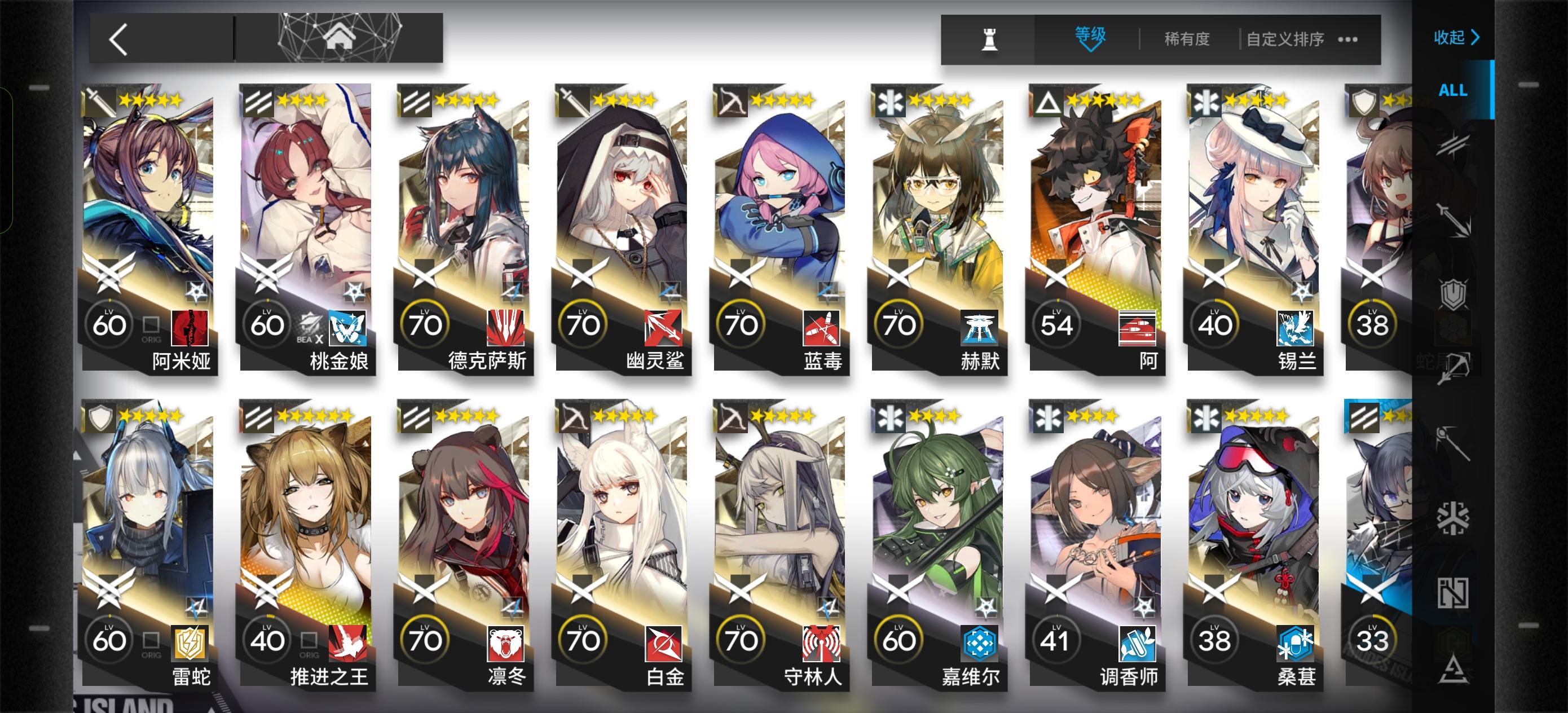Collapse the panel via 收起 chevron

pos(1458,38)
